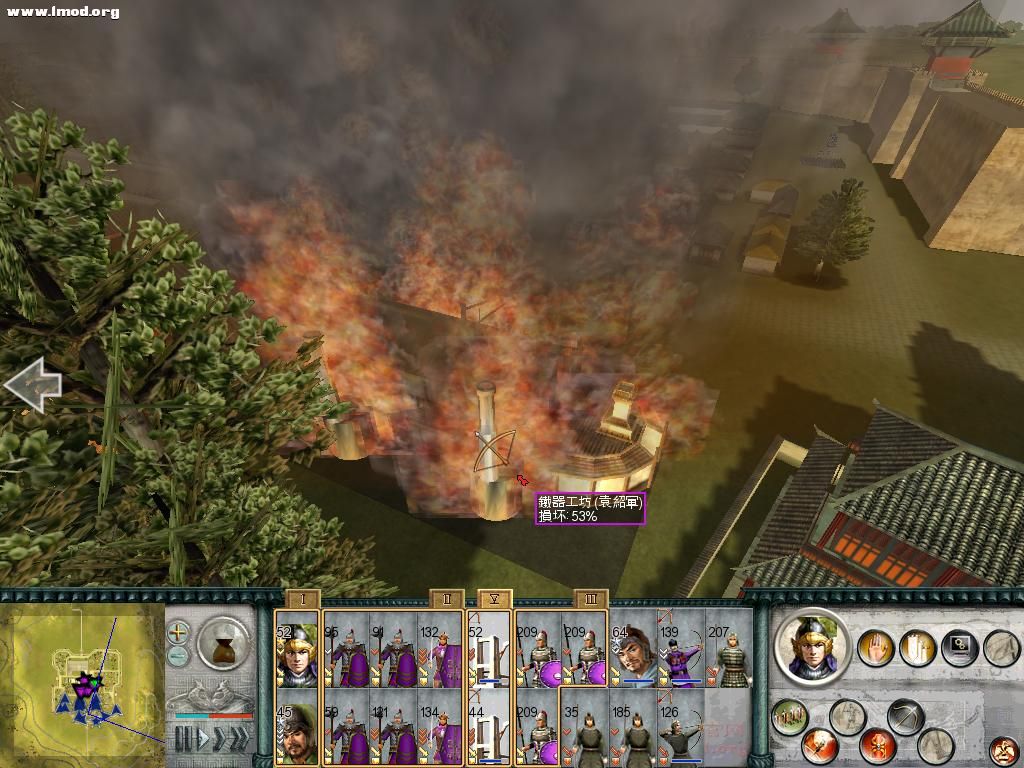Select the infantry card with 207 men
Image resolution: width=1024 pixels, height=768 pixels.
(x=729, y=653)
